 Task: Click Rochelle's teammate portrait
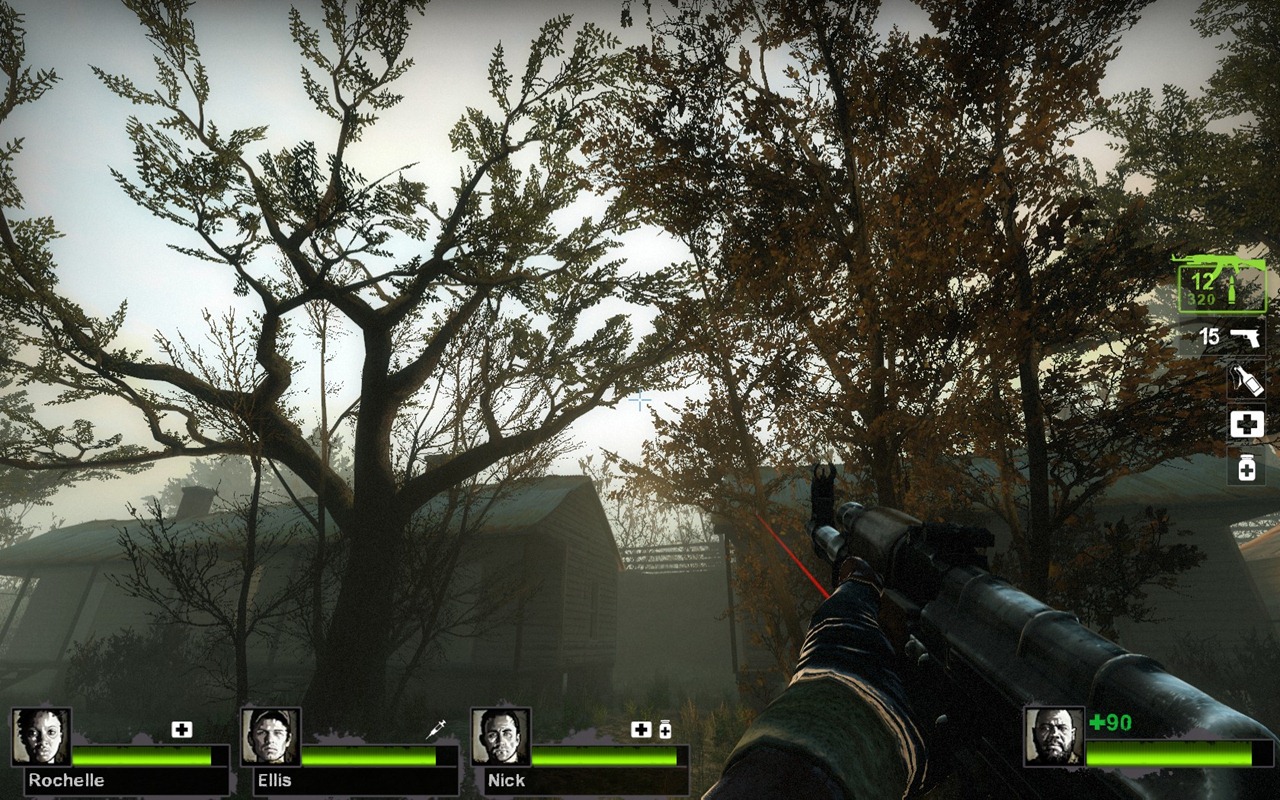click(41, 737)
